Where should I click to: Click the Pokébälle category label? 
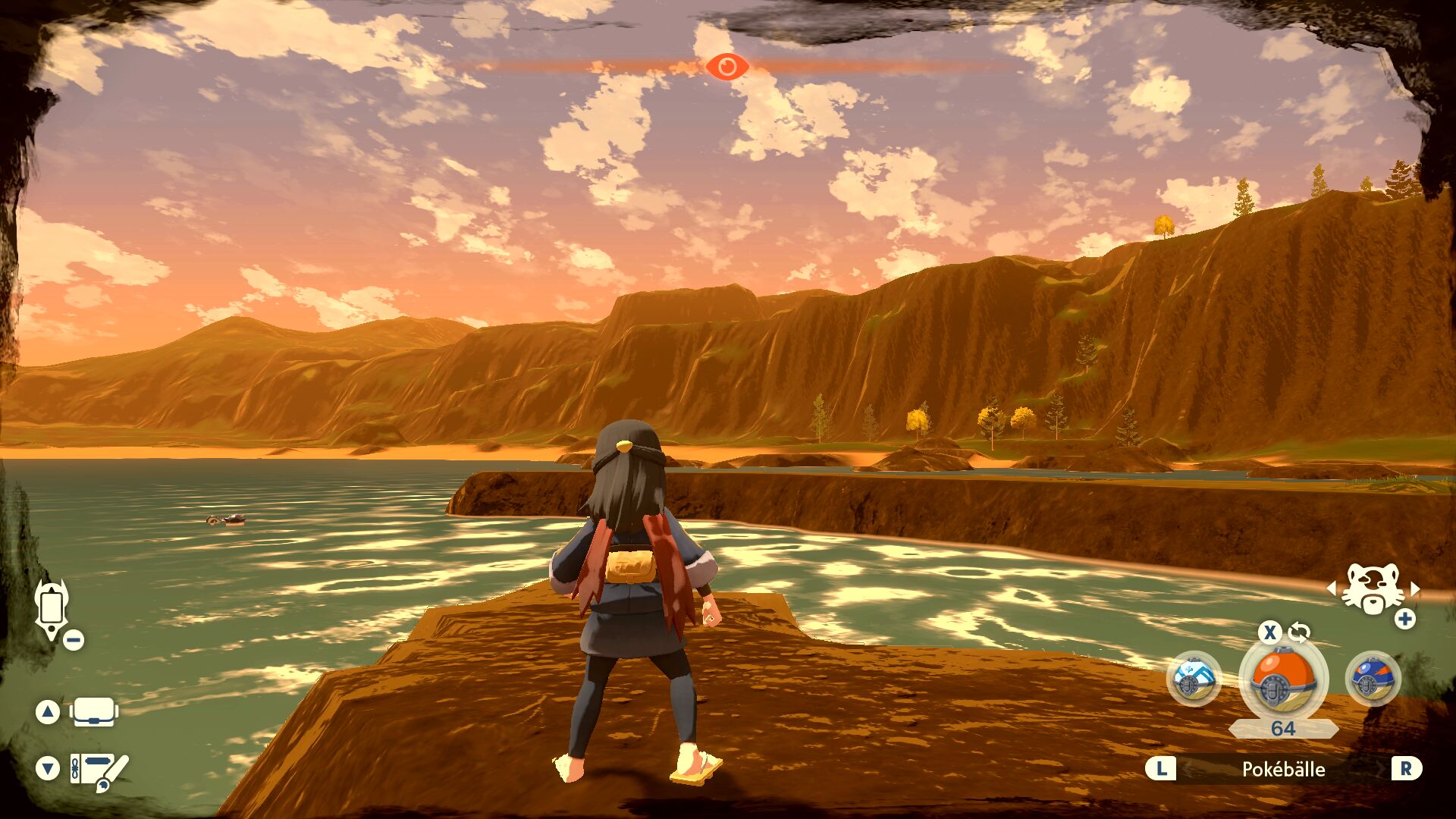click(x=1283, y=769)
